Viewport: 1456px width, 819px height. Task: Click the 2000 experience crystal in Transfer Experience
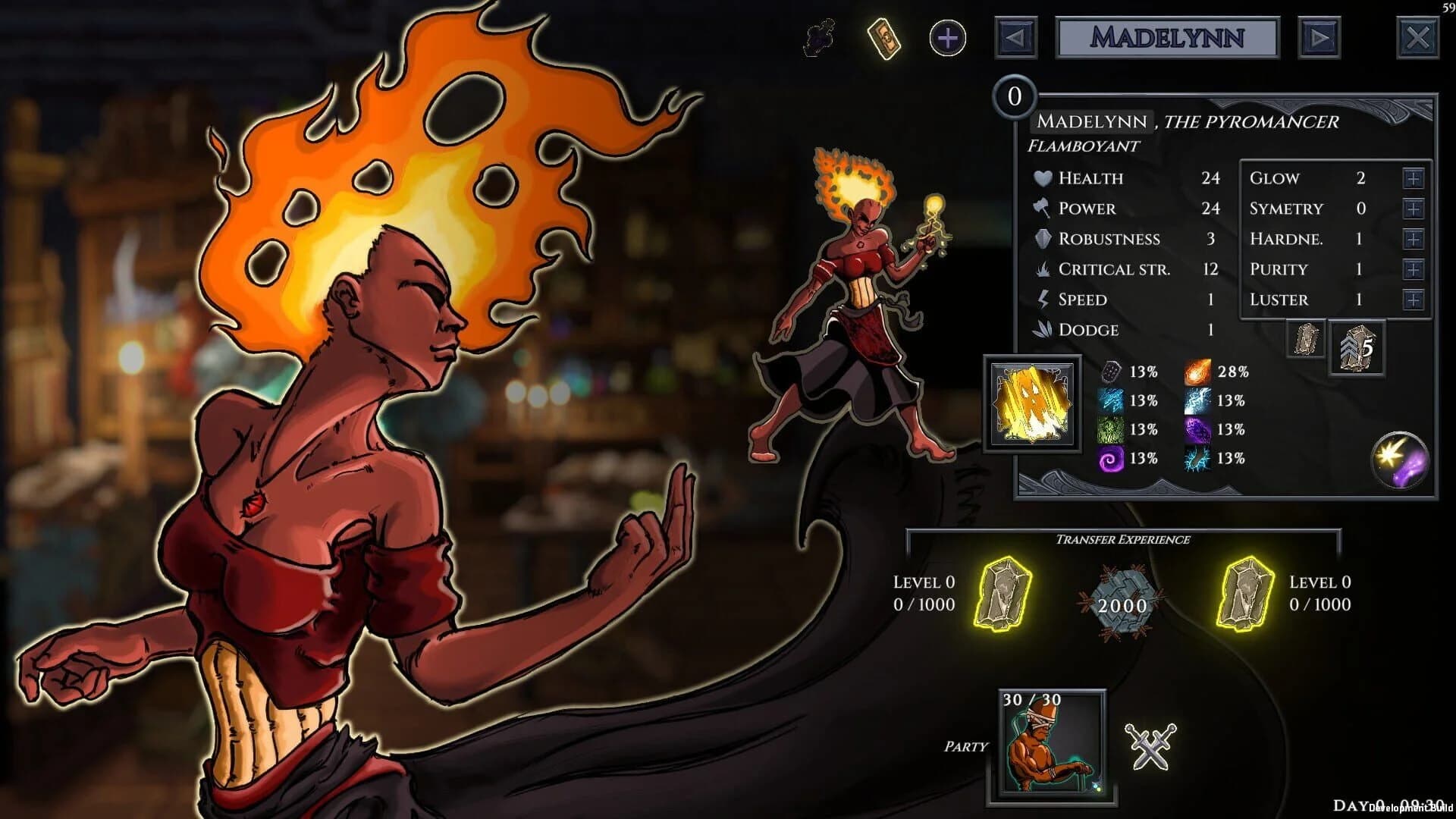1122,603
